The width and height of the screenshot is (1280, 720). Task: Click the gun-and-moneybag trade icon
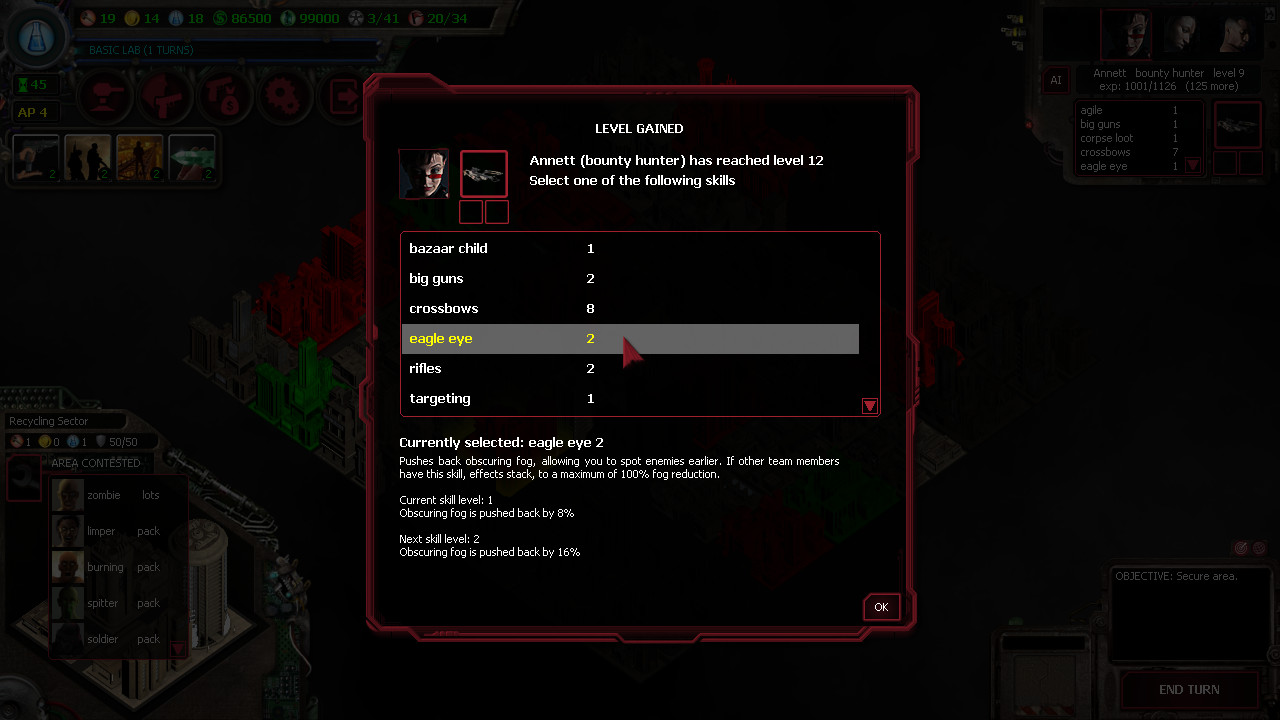[x=224, y=96]
